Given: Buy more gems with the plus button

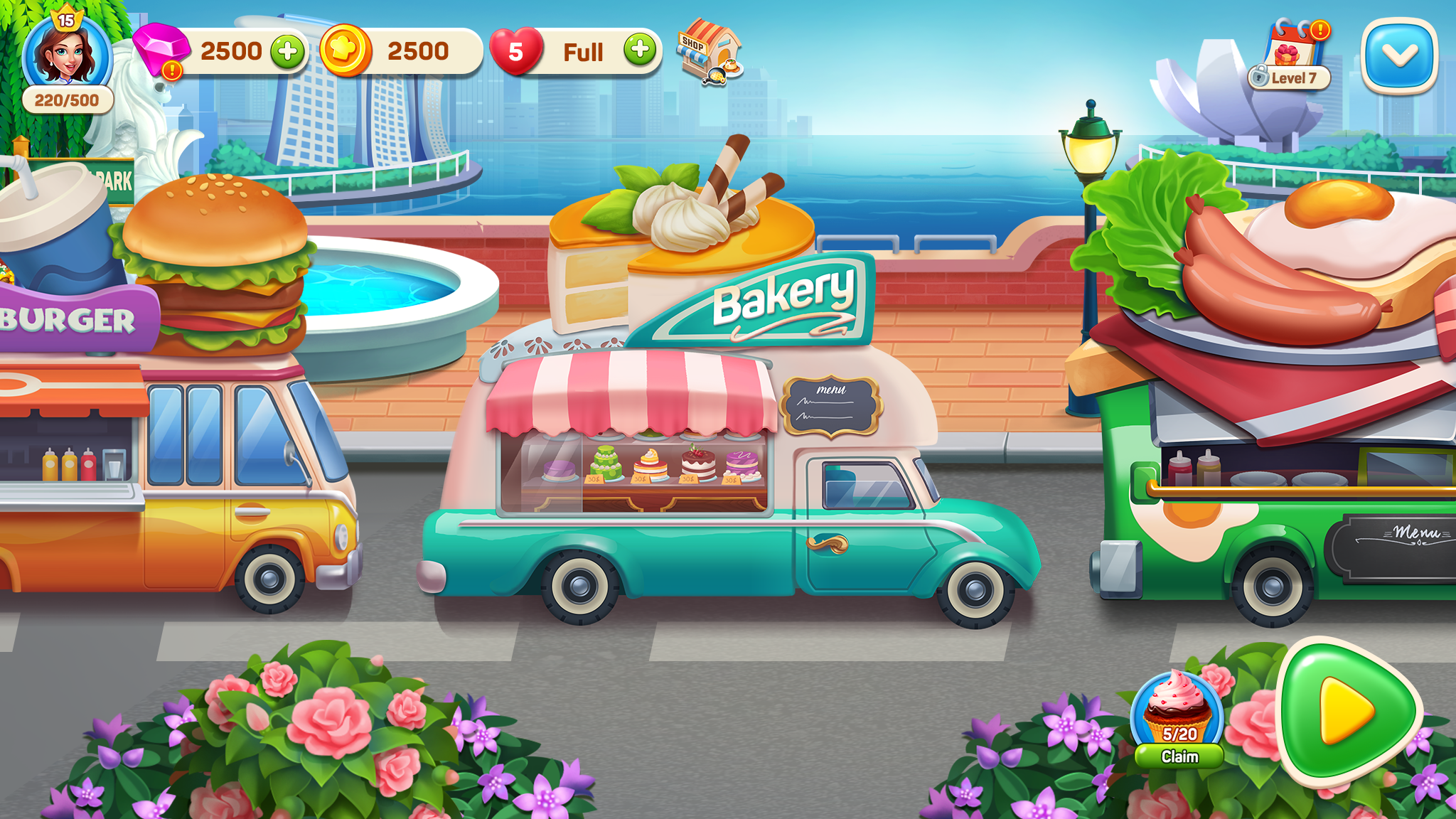Looking at the screenshot, I should (x=289, y=50).
